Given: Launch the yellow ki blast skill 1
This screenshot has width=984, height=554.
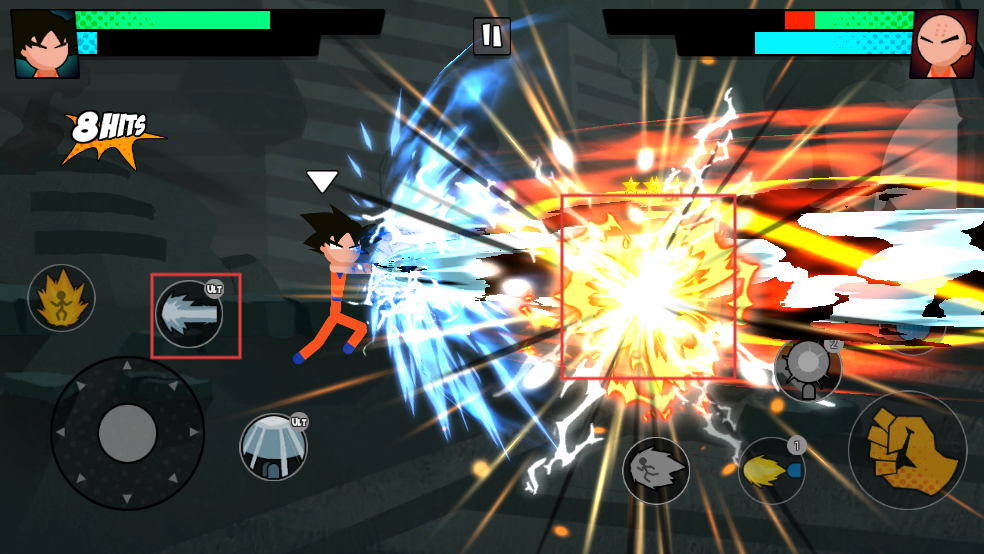Looking at the screenshot, I should [771, 470].
